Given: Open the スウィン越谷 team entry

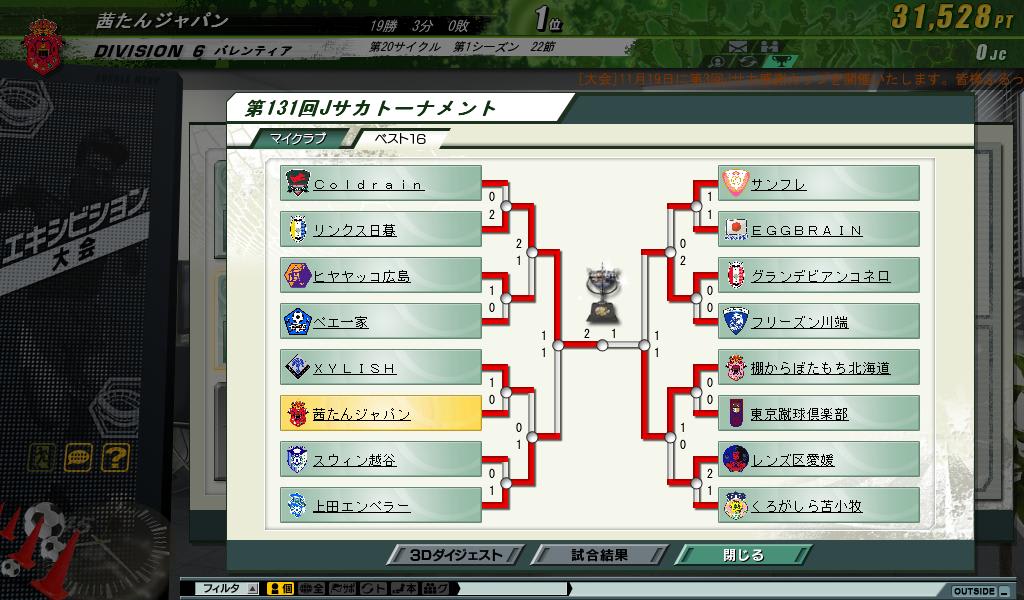Looking at the screenshot, I should (380, 460).
